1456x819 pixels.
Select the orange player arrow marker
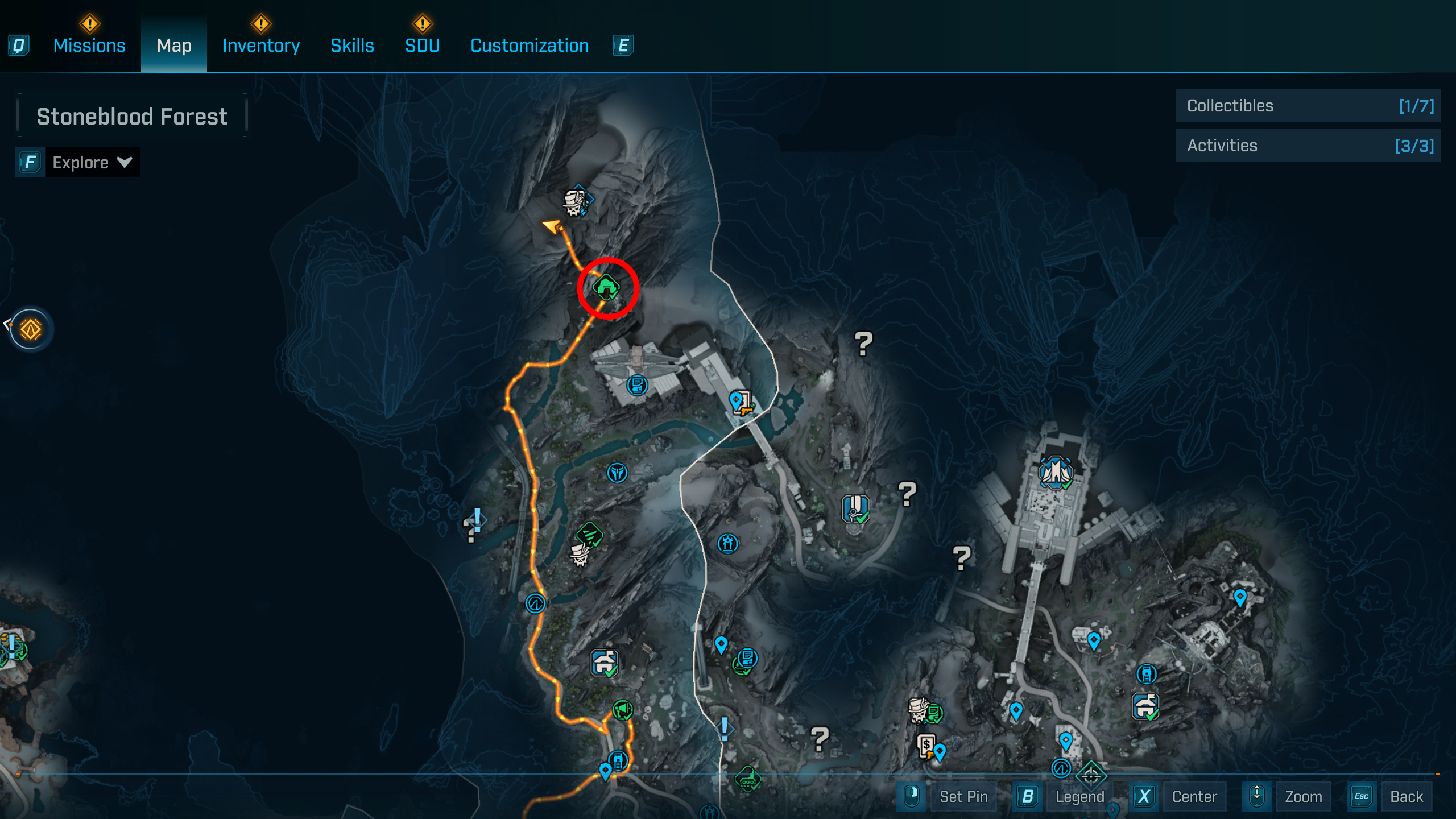pyautogui.click(x=552, y=226)
